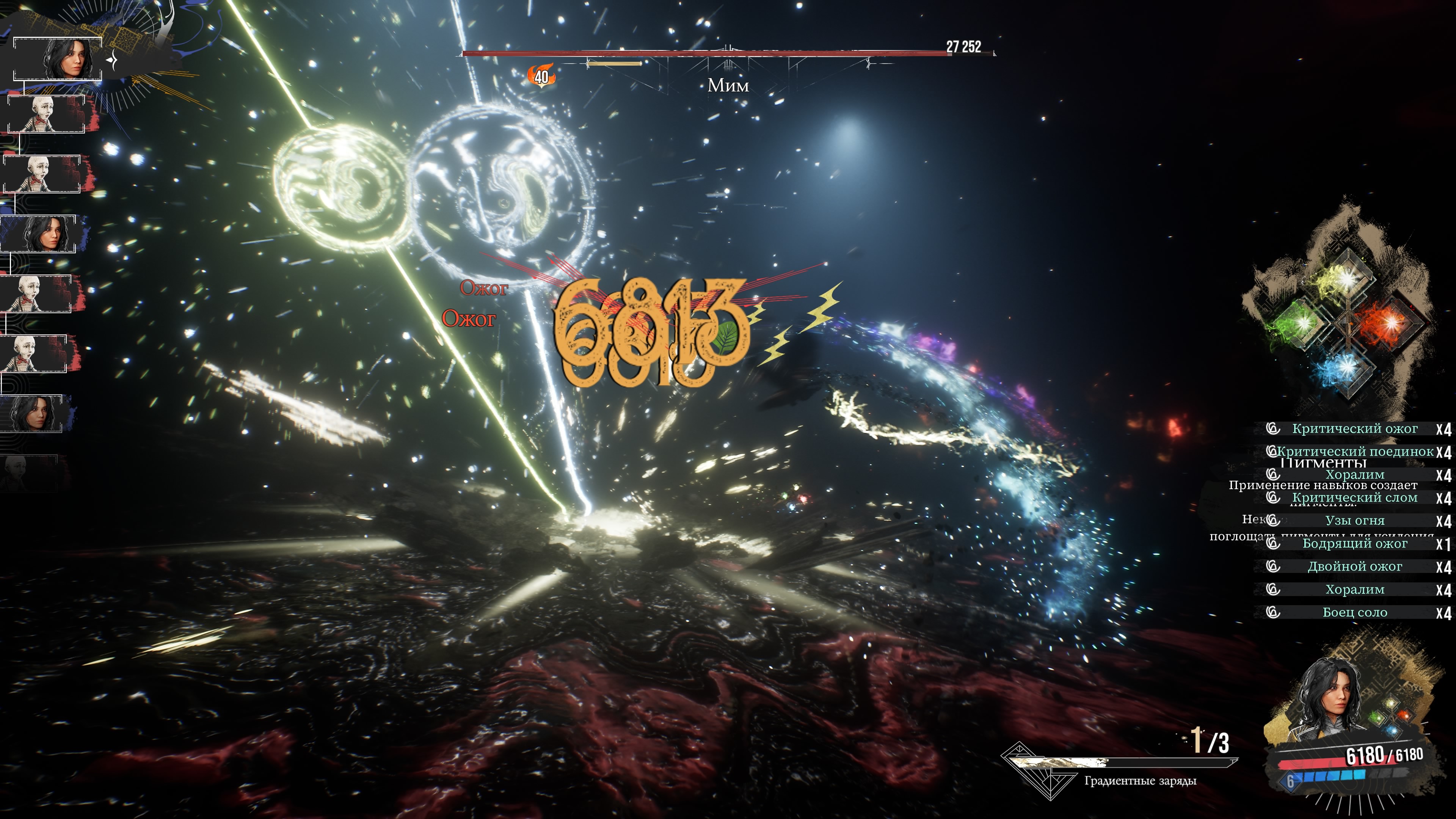The width and height of the screenshot is (1456, 819).
Task: Select the Боец соло picto entry
Action: 1354,613
